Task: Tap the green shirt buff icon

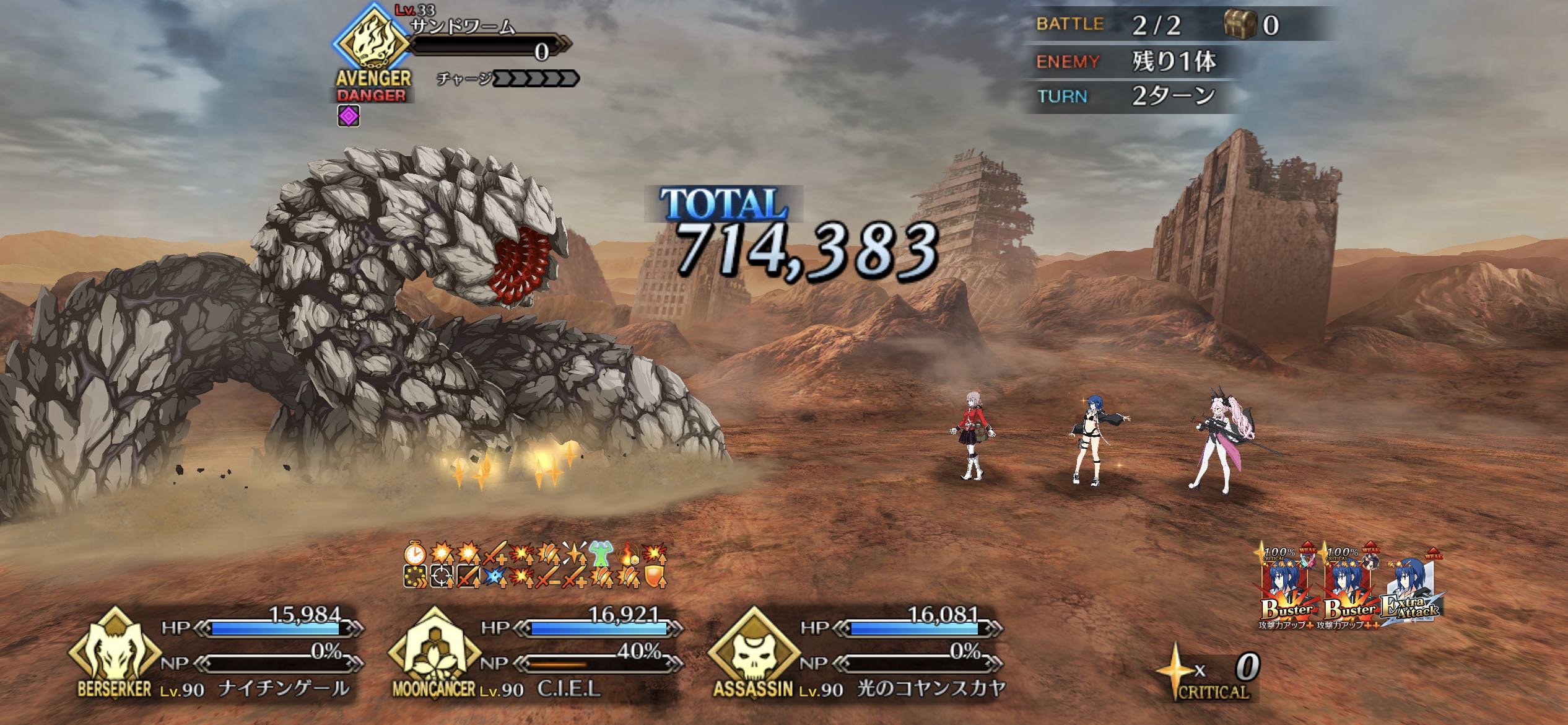Action: point(599,553)
